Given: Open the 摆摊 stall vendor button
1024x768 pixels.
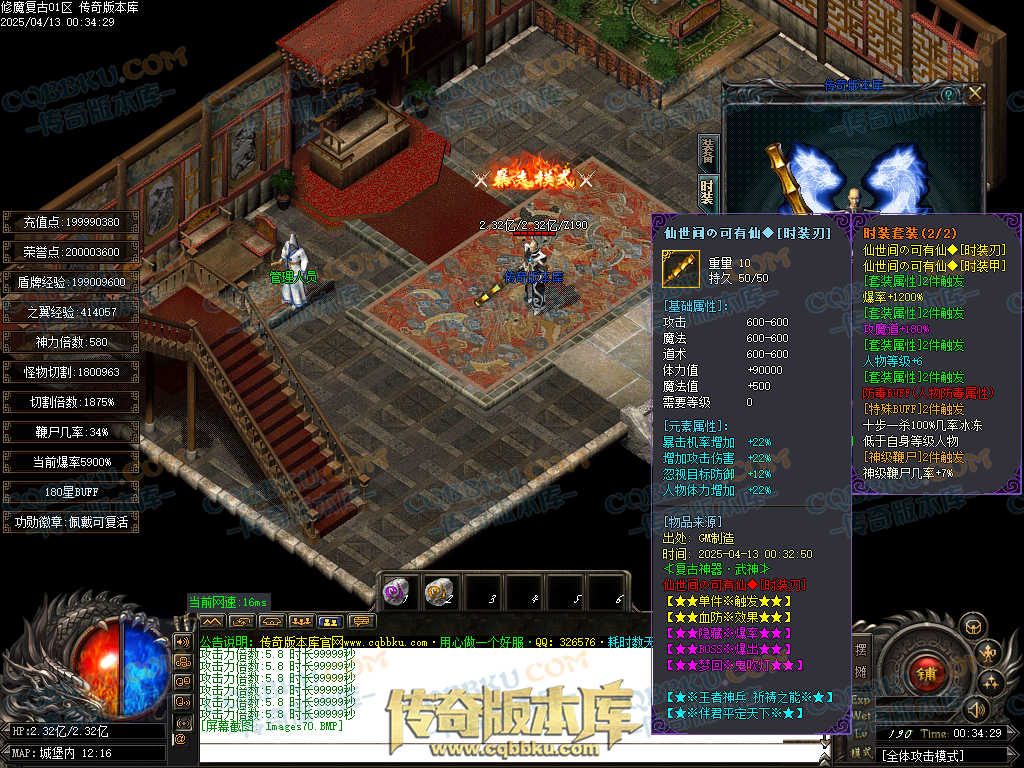Looking at the screenshot, I should (x=861, y=658).
